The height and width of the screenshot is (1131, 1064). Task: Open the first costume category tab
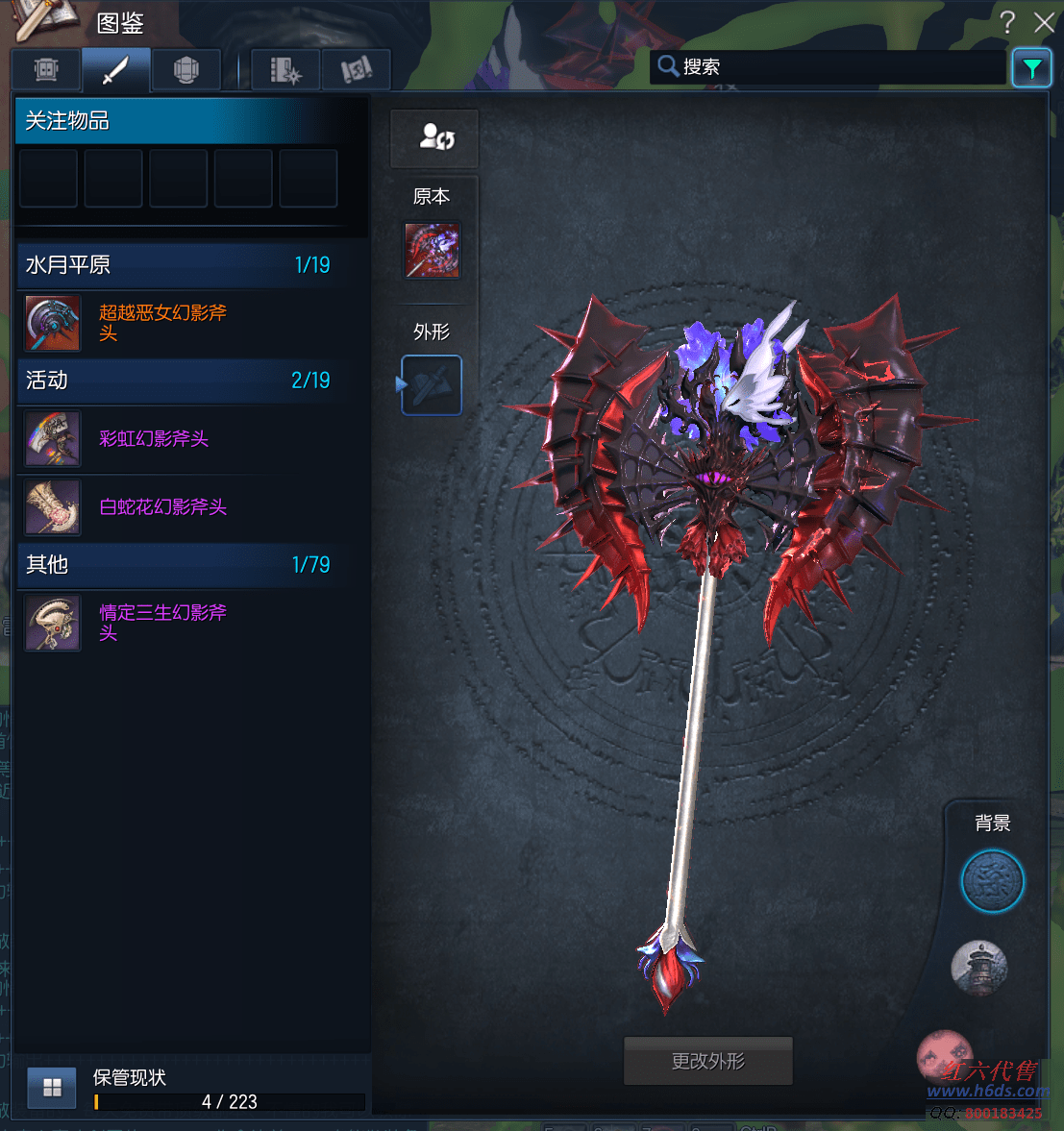click(x=46, y=70)
